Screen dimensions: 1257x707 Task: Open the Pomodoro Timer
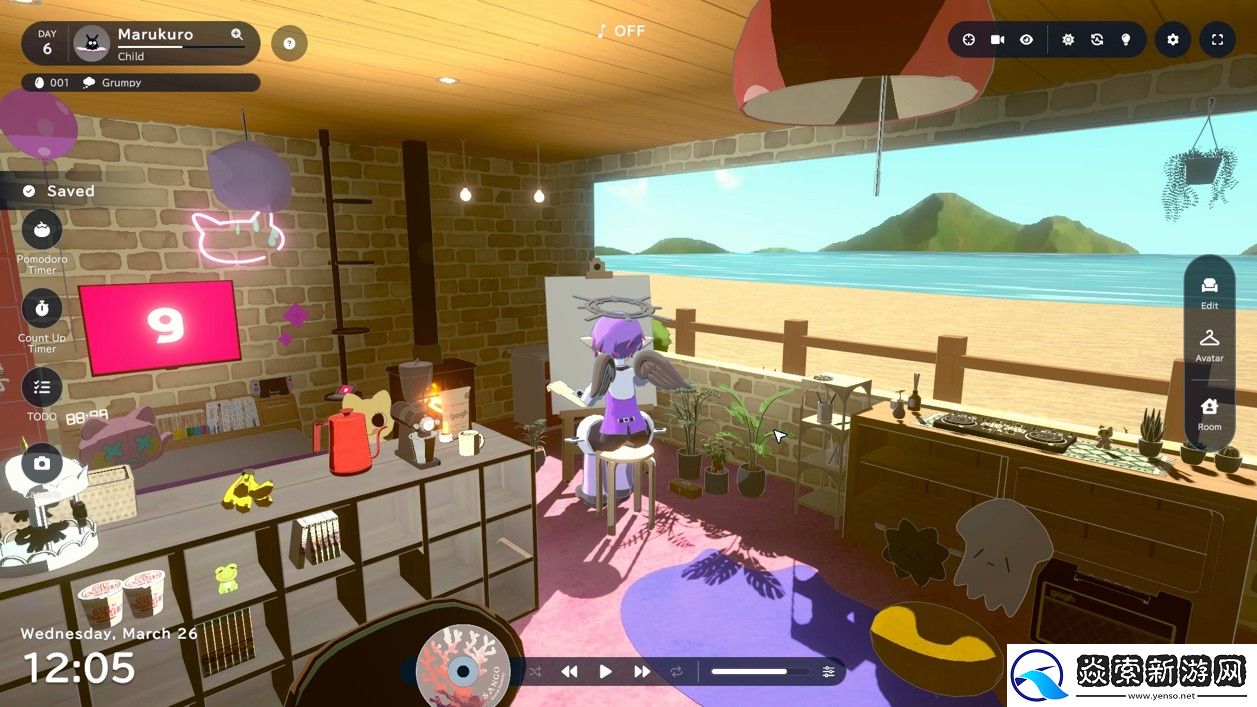pos(42,230)
